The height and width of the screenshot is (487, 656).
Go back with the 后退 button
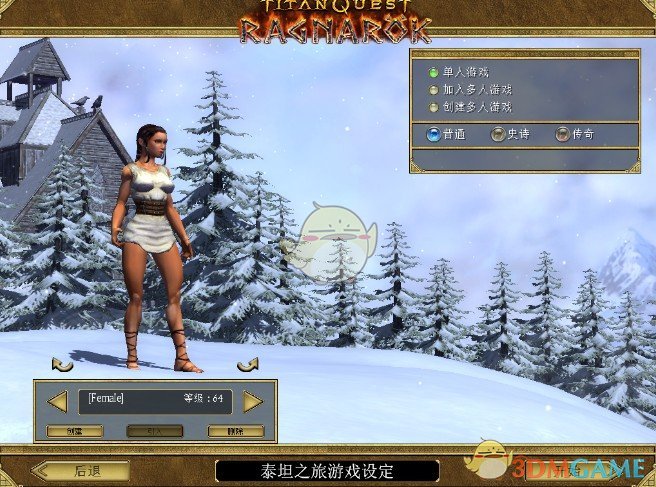coord(80,470)
